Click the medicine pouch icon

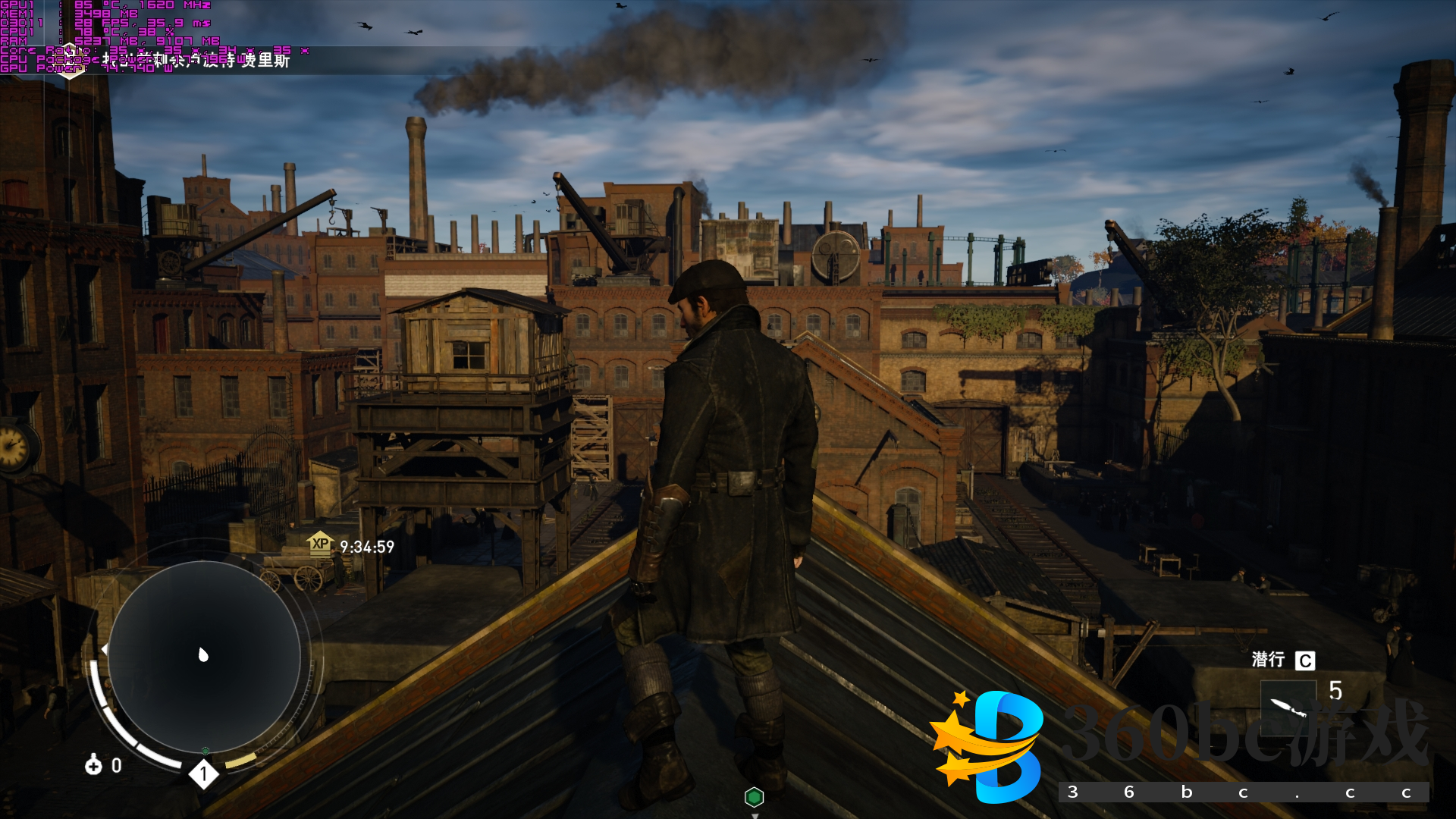[93, 764]
